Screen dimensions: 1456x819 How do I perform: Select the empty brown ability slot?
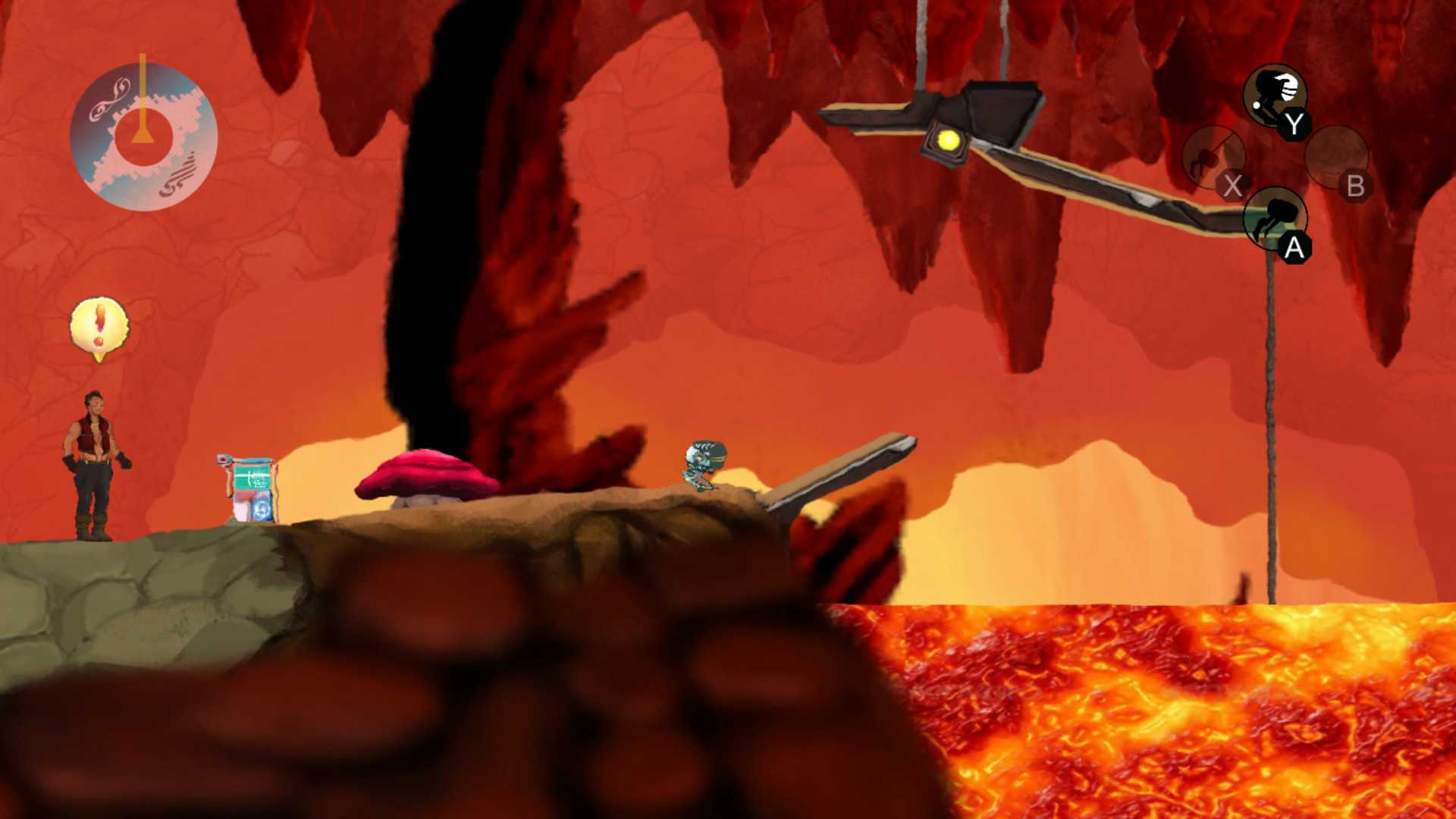click(x=1335, y=158)
